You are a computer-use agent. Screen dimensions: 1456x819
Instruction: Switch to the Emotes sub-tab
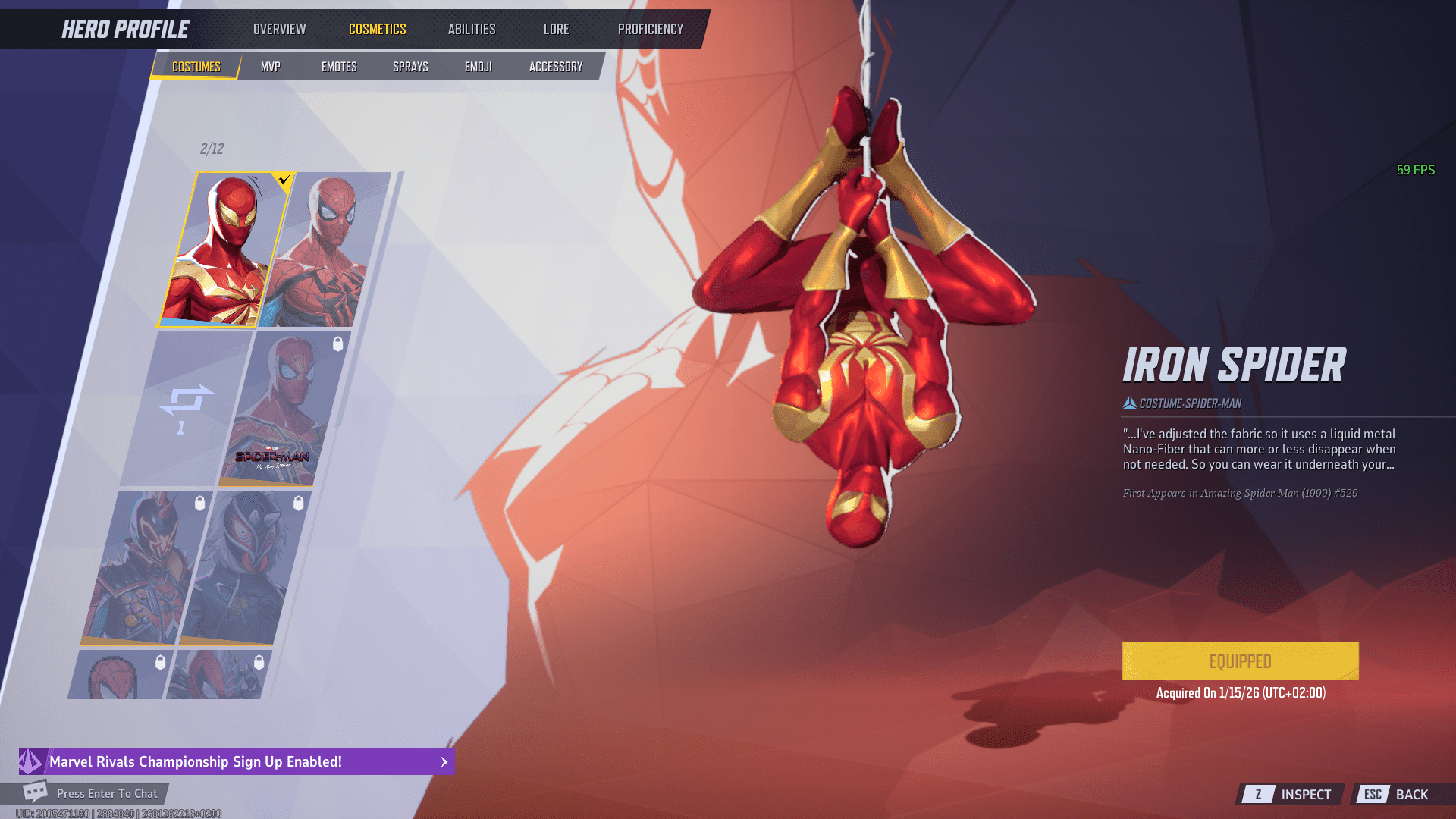tap(338, 67)
